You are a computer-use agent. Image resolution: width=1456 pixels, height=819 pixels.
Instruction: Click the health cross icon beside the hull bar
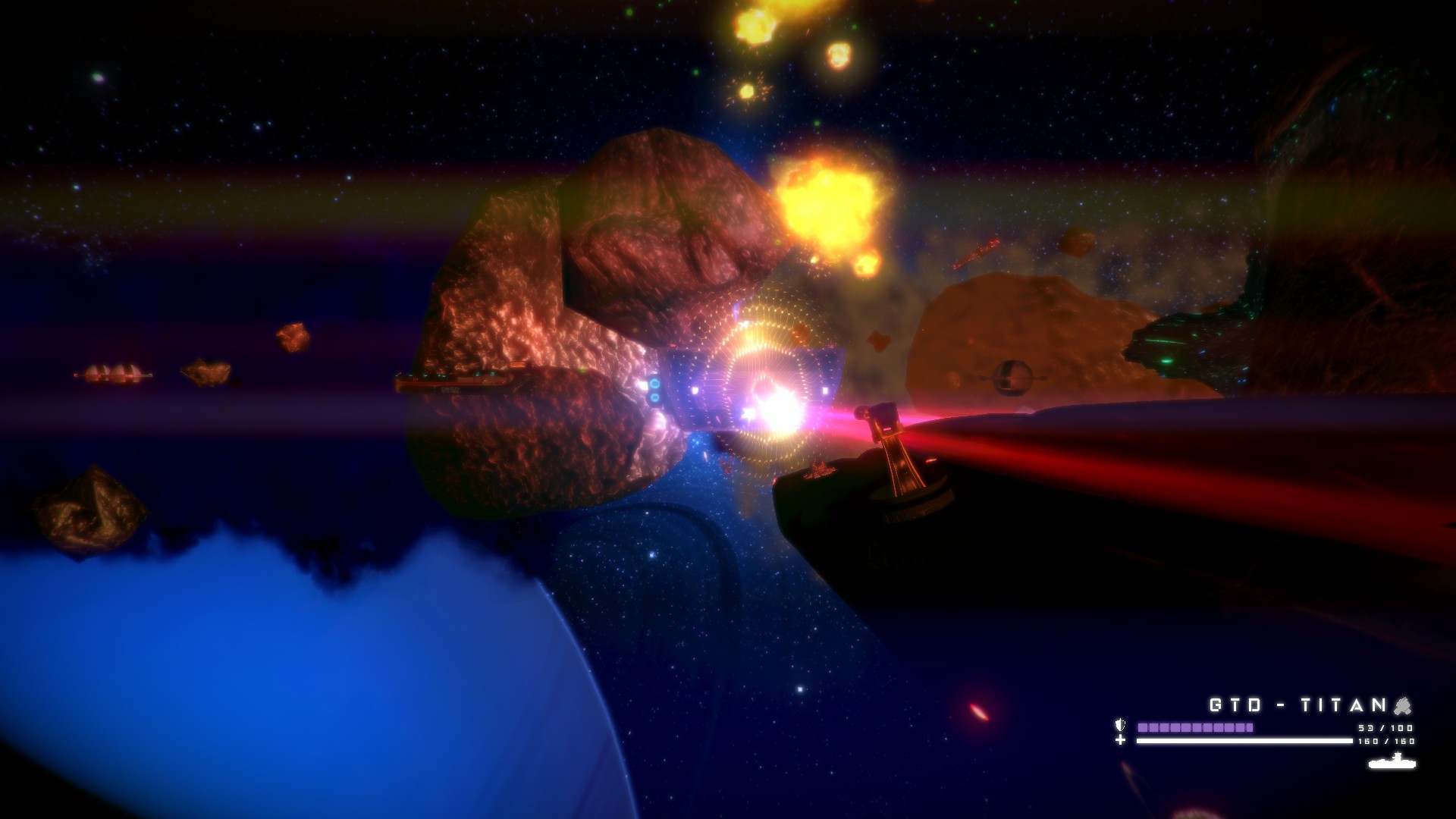pos(1120,741)
